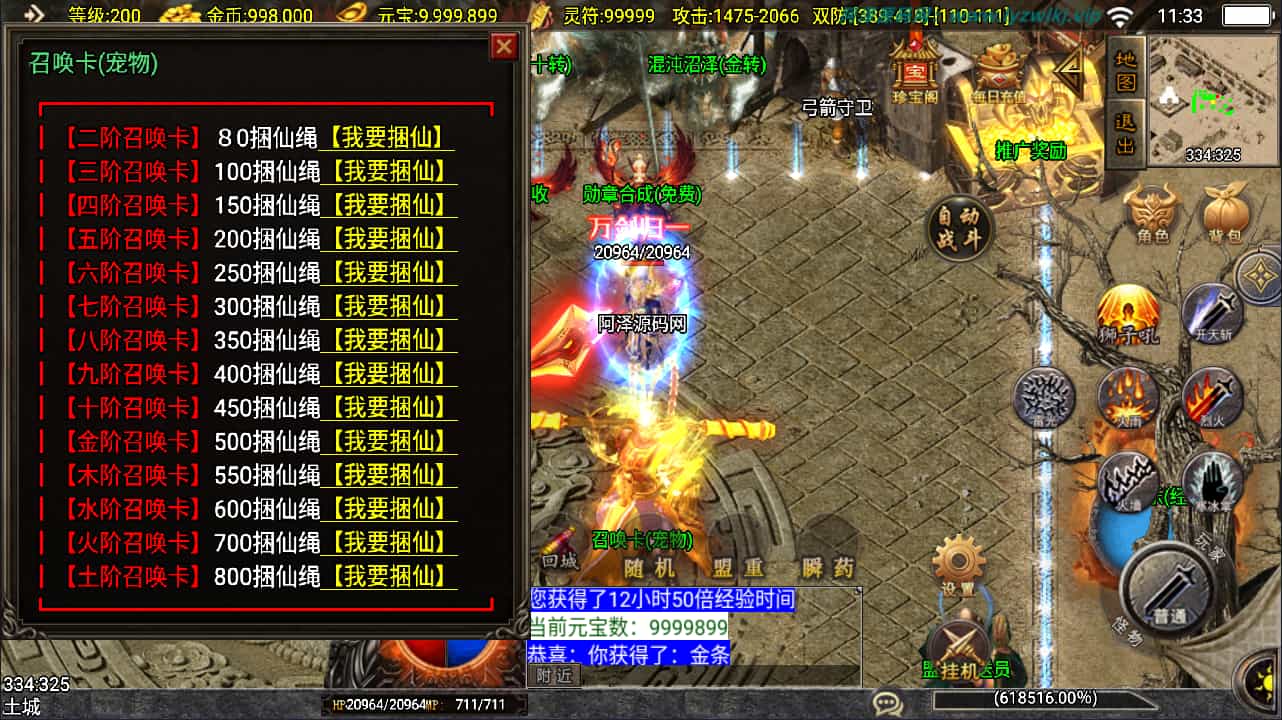Click 我要捆仙 for 土阶召唤卡
Viewport: 1282px width, 720px height.
point(388,576)
